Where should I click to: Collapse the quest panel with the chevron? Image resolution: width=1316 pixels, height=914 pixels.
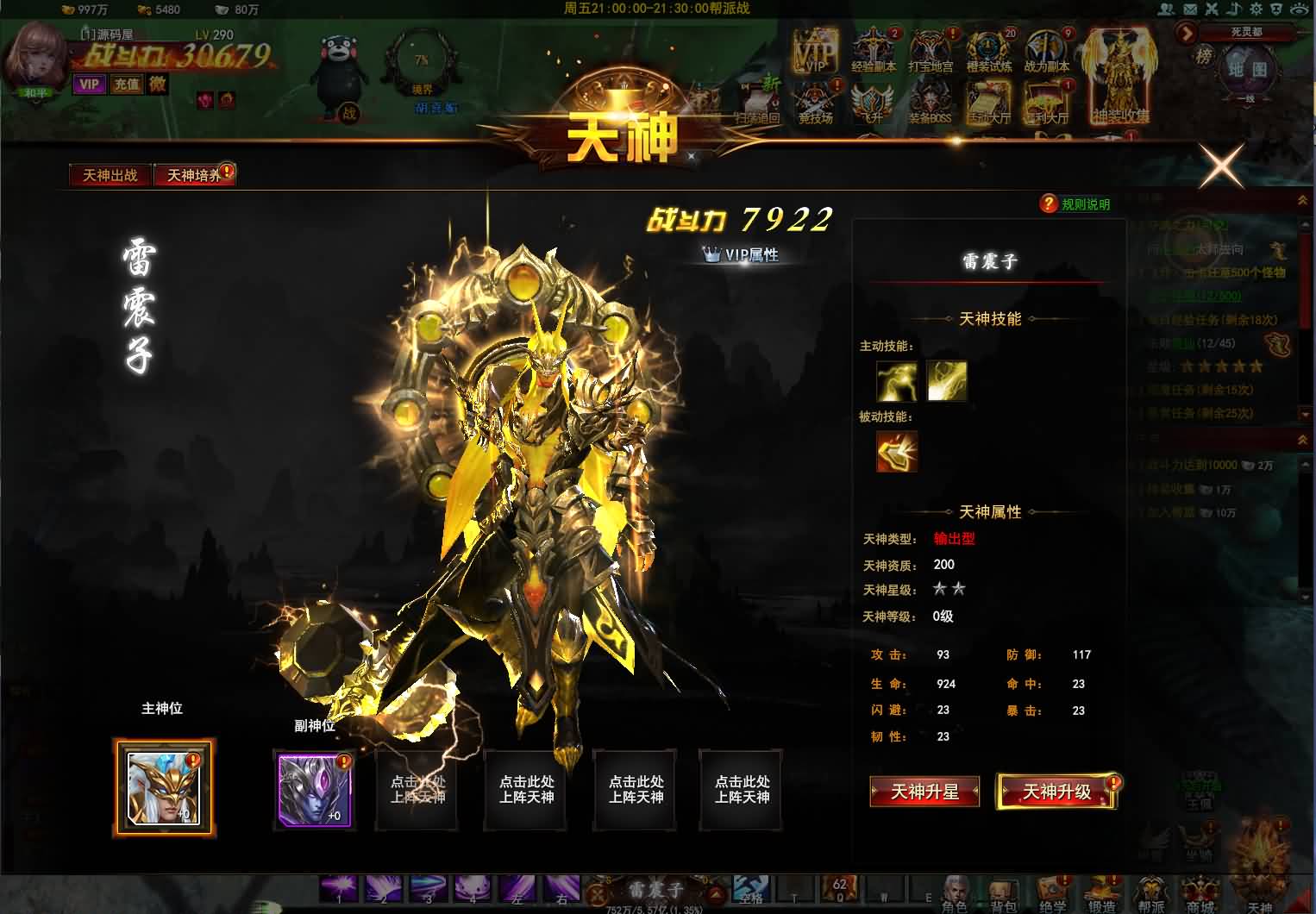[1303, 201]
